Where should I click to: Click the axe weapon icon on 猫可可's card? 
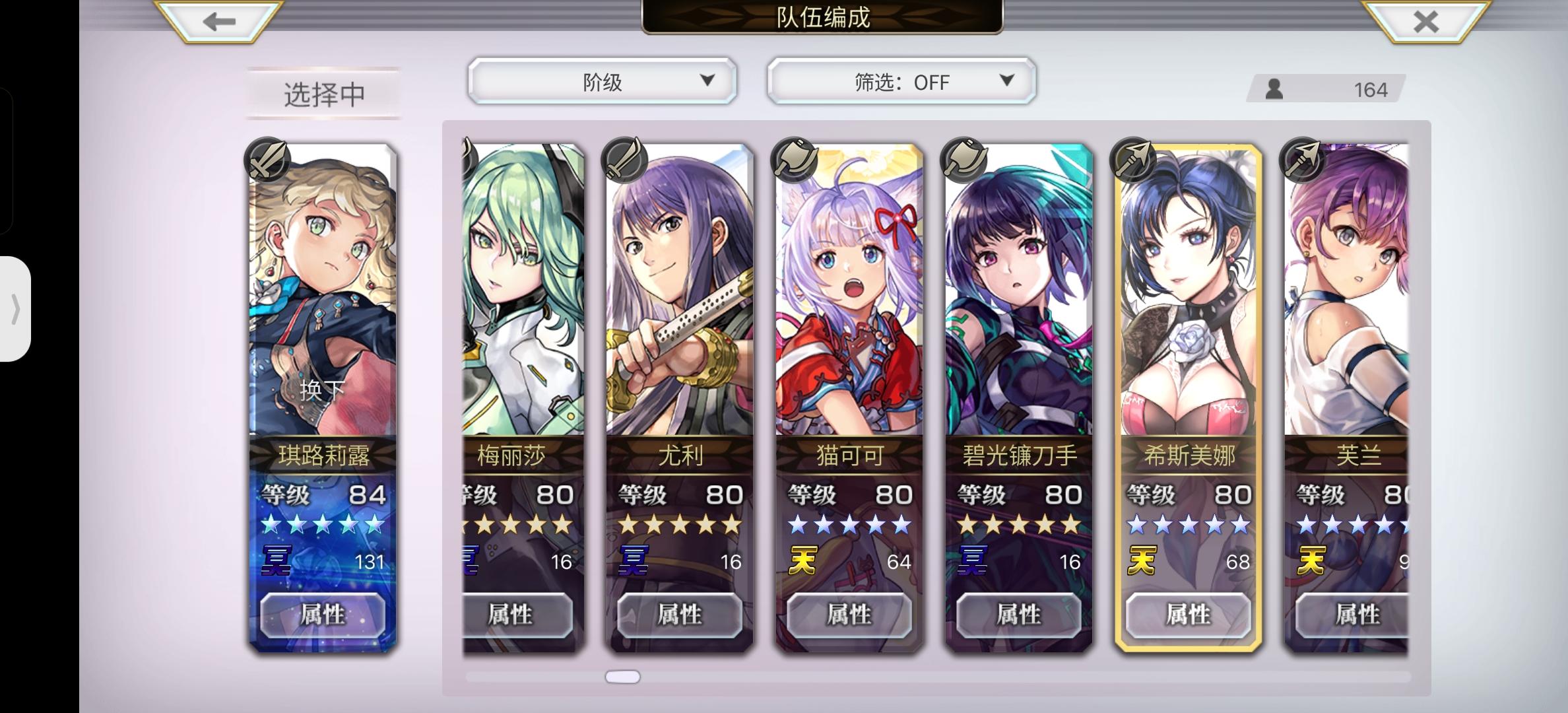(794, 157)
